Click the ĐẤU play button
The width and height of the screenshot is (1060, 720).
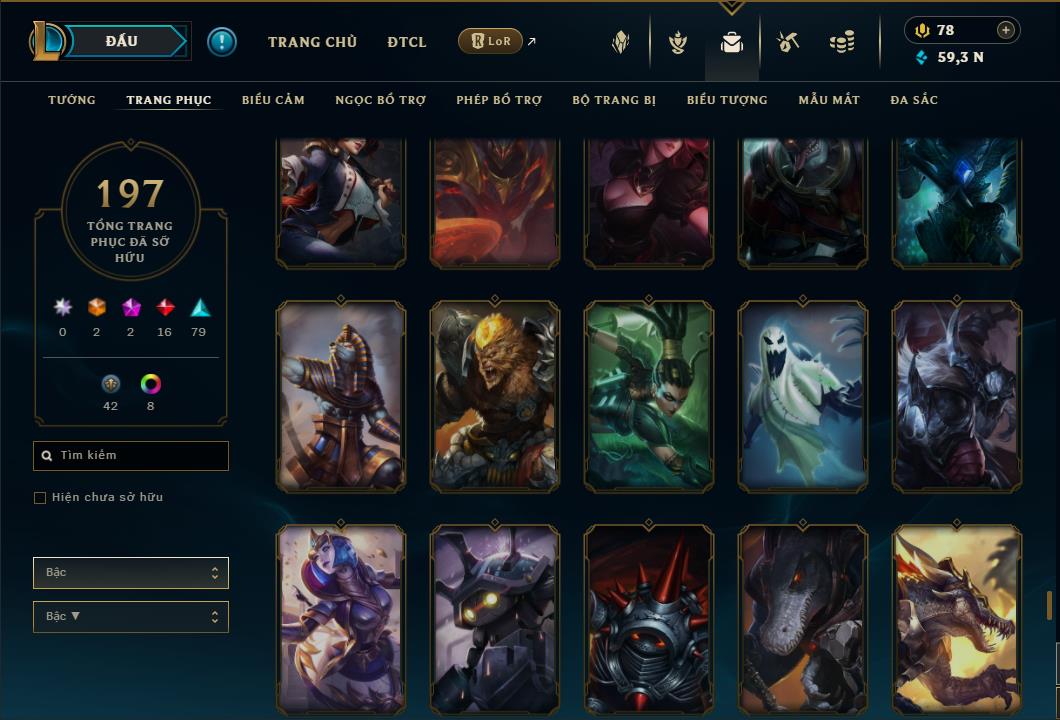click(121, 41)
